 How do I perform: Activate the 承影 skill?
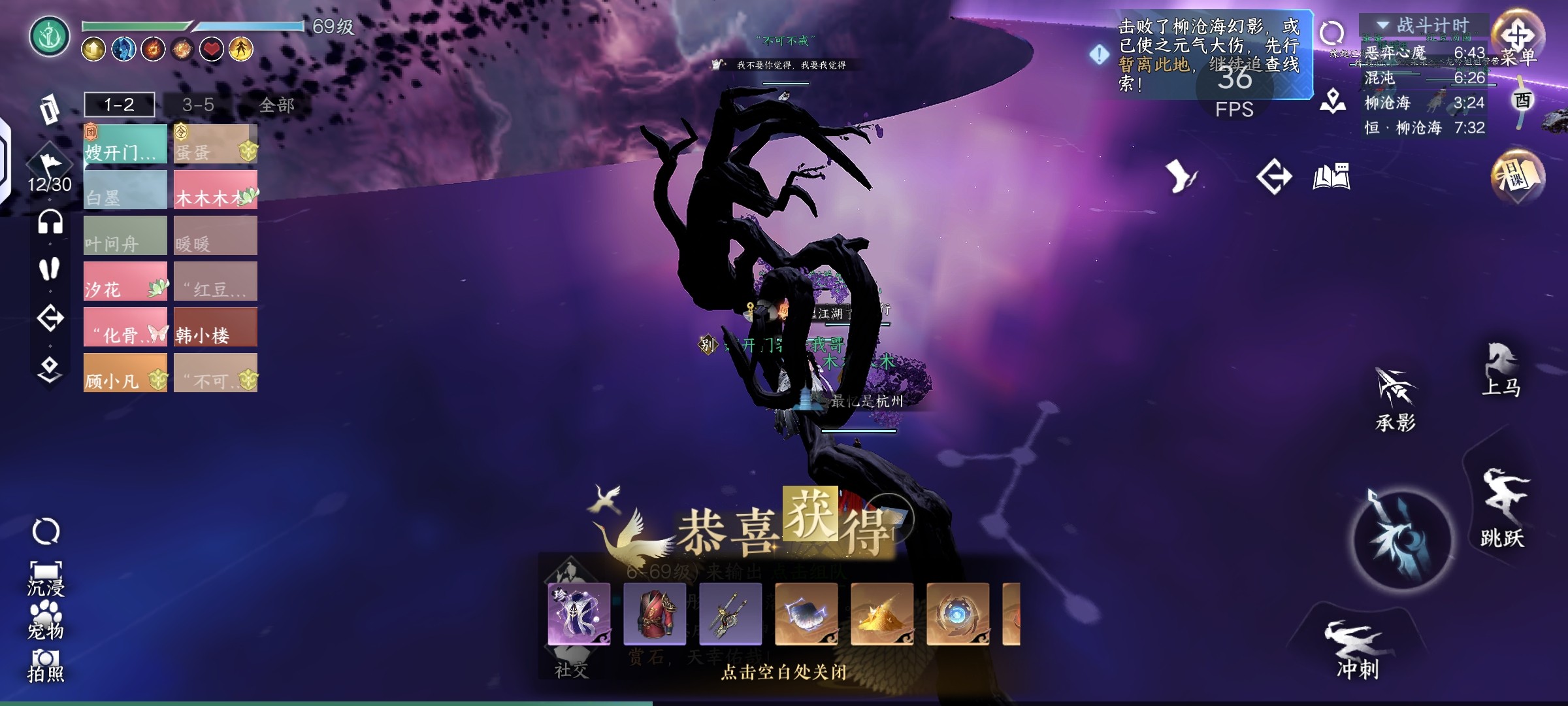1396,399
